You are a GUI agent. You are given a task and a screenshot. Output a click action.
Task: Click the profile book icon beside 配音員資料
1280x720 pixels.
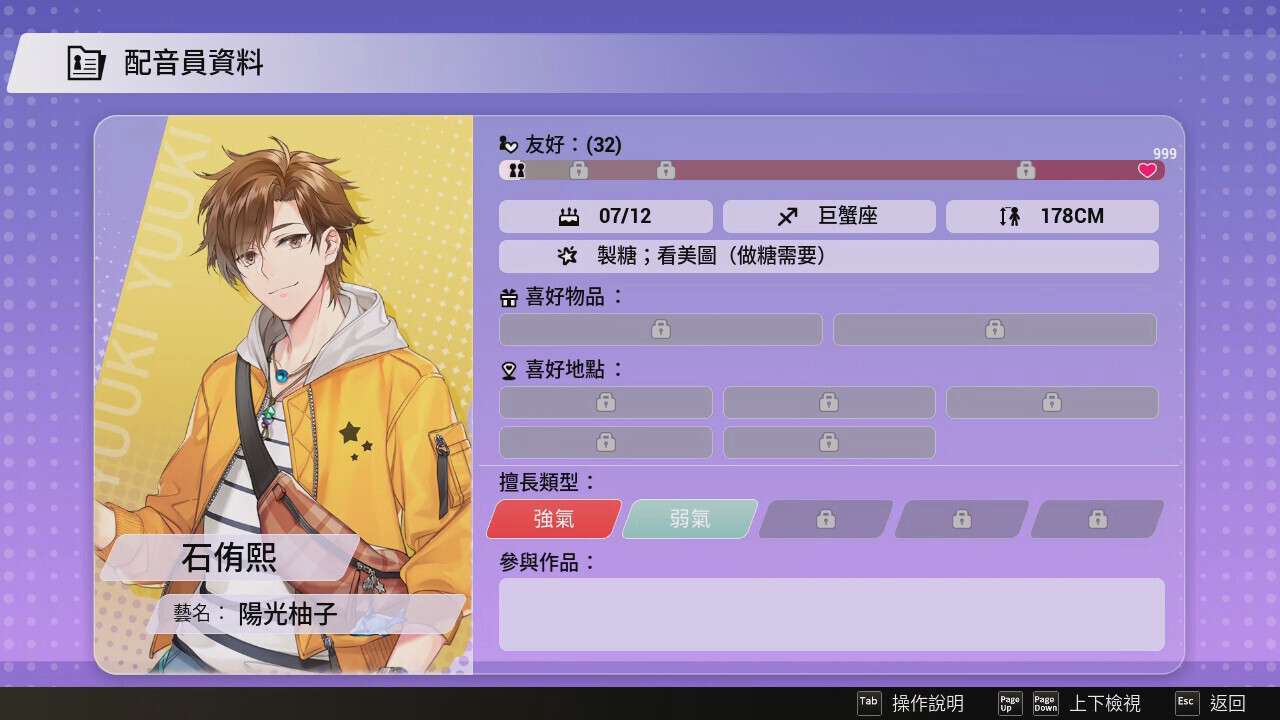[84, 61]
